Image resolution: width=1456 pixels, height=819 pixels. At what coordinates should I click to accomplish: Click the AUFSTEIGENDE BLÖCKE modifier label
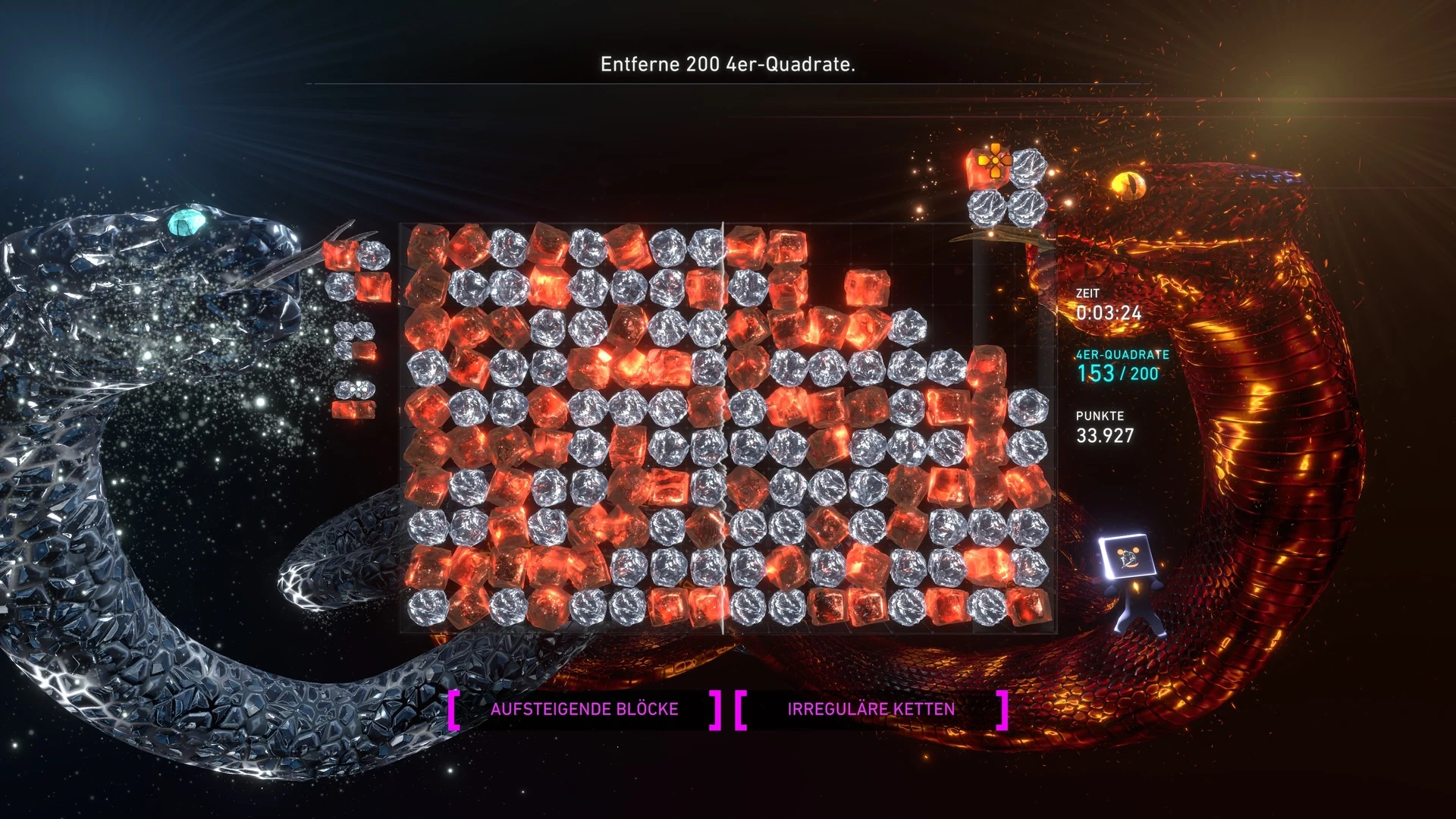point(584,709)
